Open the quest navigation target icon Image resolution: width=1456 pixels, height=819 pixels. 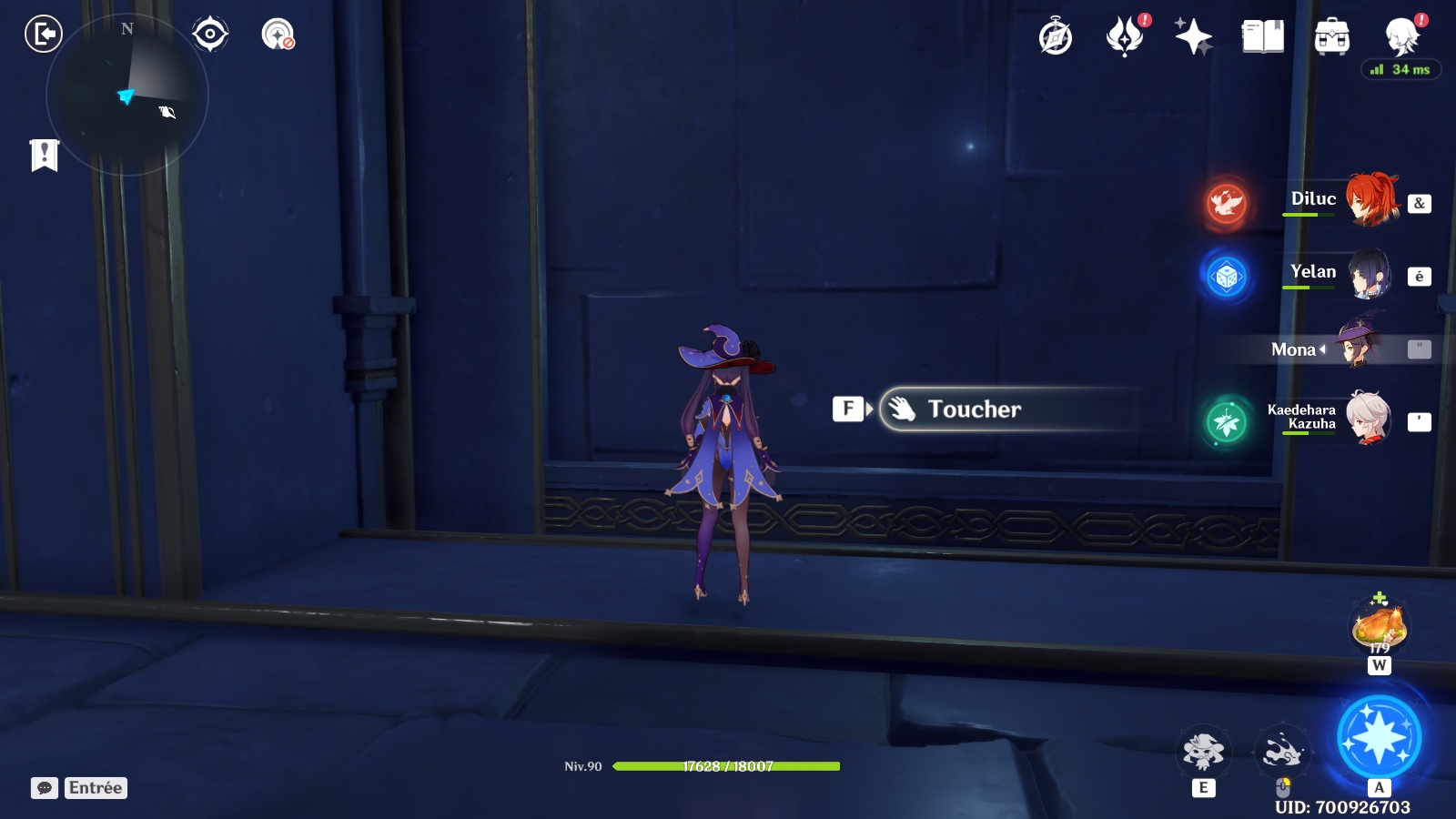pos(210,35)
